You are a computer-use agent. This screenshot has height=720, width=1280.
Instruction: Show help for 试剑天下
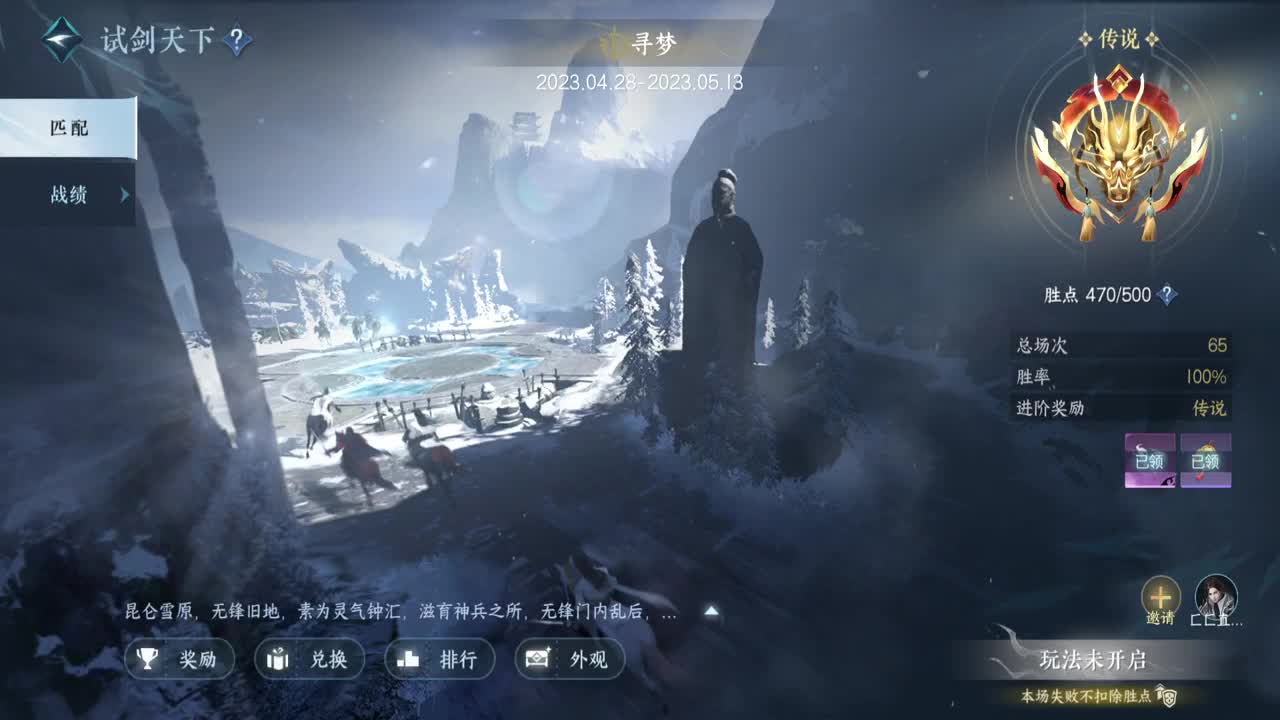pos(237,41)
